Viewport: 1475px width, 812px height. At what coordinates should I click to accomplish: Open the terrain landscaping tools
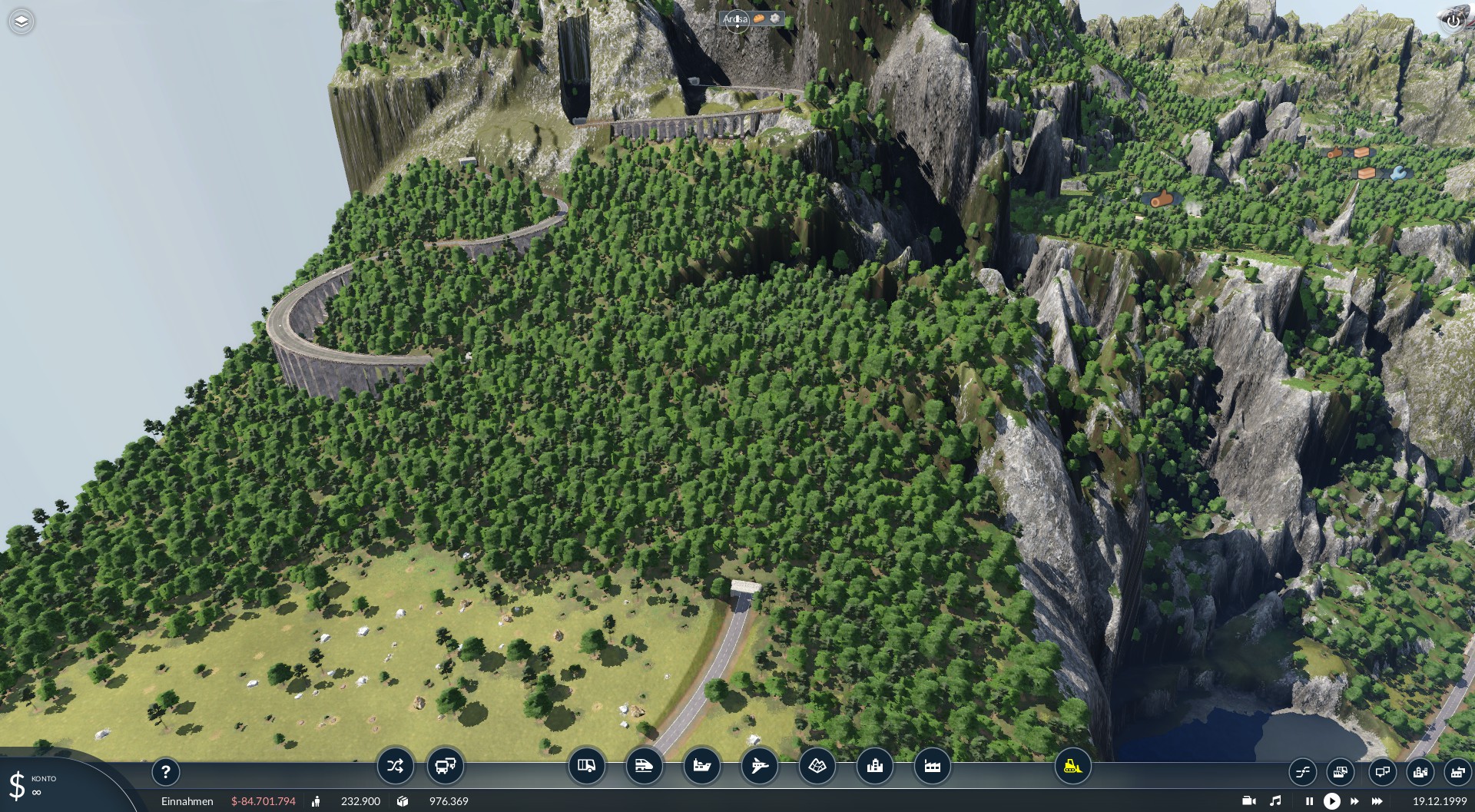tap(817, 766)
